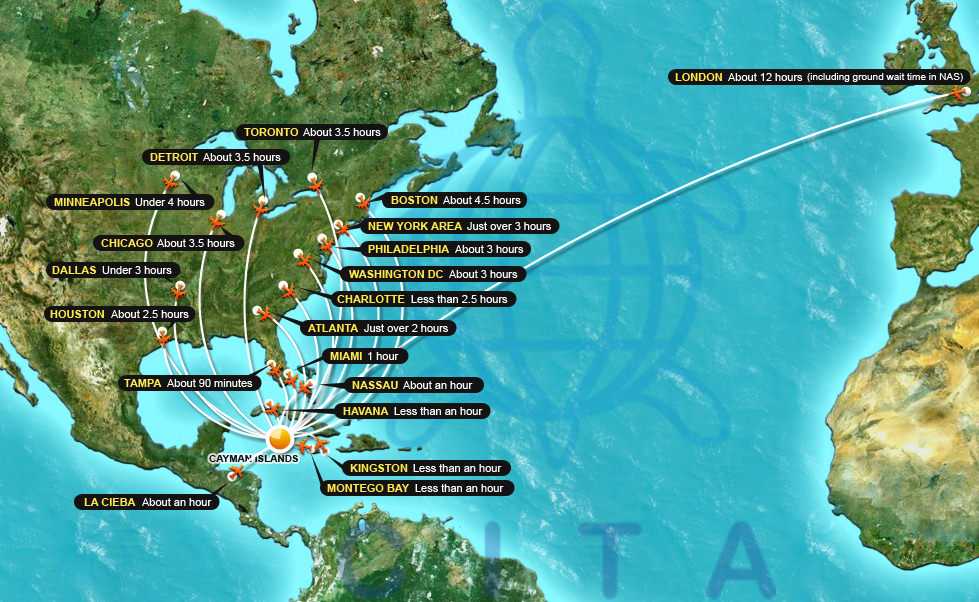
Task: Select the Charlotte destination label
Action: (x=422, y=299)
